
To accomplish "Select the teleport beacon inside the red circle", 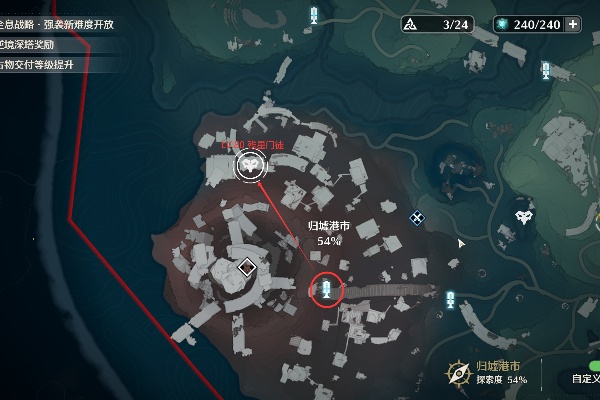I will pyautogui.click(x=327, y=290).
